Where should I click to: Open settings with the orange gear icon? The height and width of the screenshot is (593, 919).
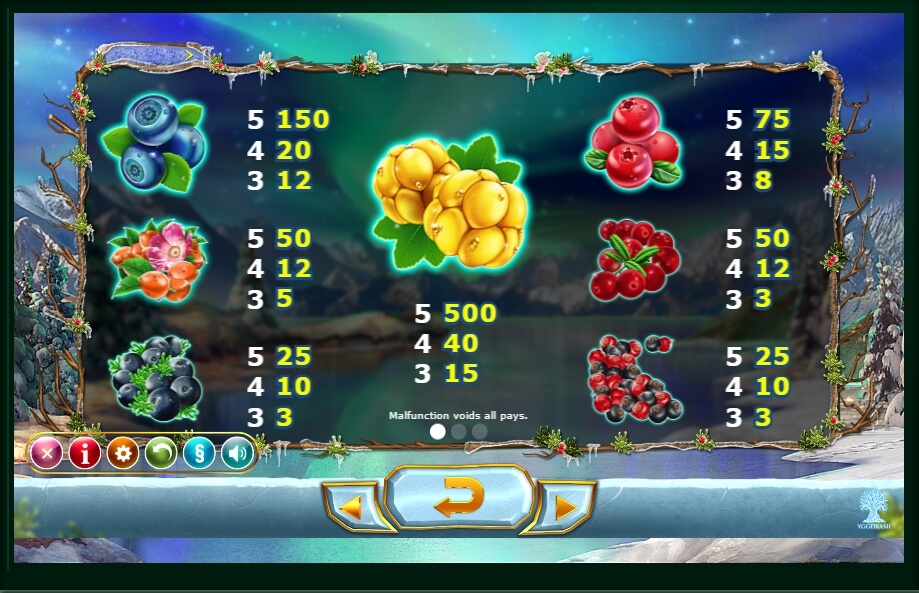click(122, 454)
